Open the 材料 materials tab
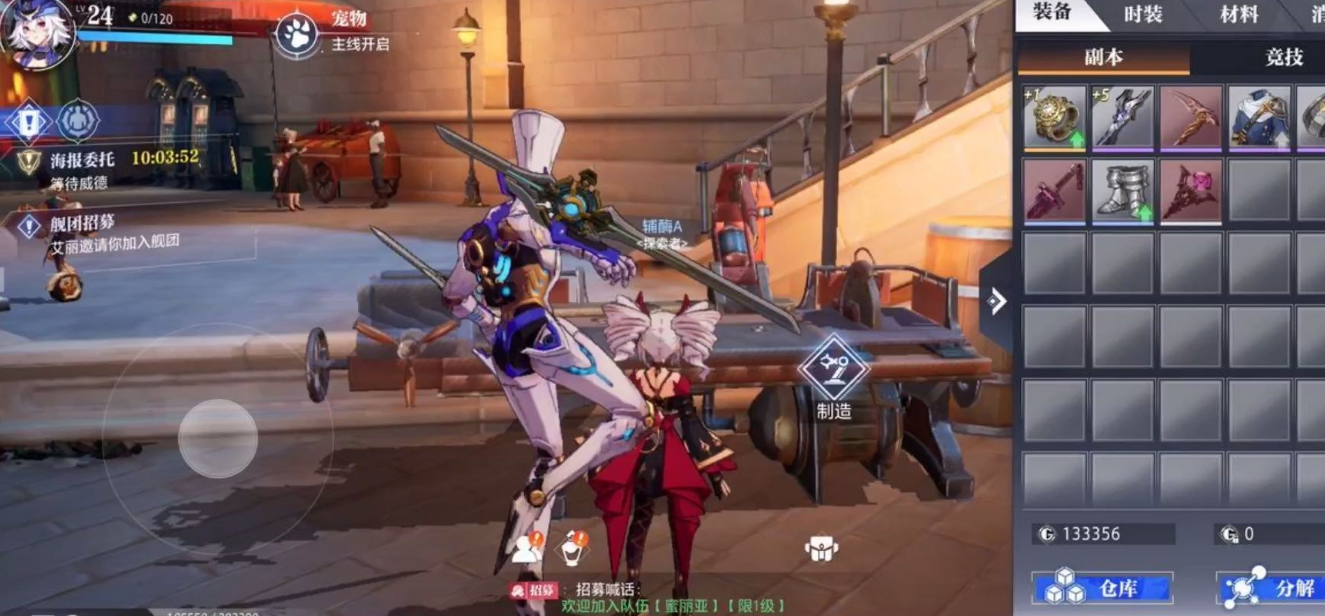The height and width of the screenshot is (616, 1325). tap(1239, 14)
